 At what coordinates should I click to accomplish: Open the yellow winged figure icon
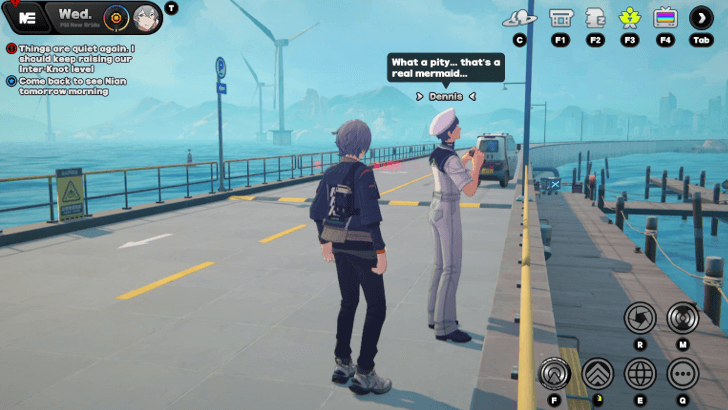pos(630,17)
